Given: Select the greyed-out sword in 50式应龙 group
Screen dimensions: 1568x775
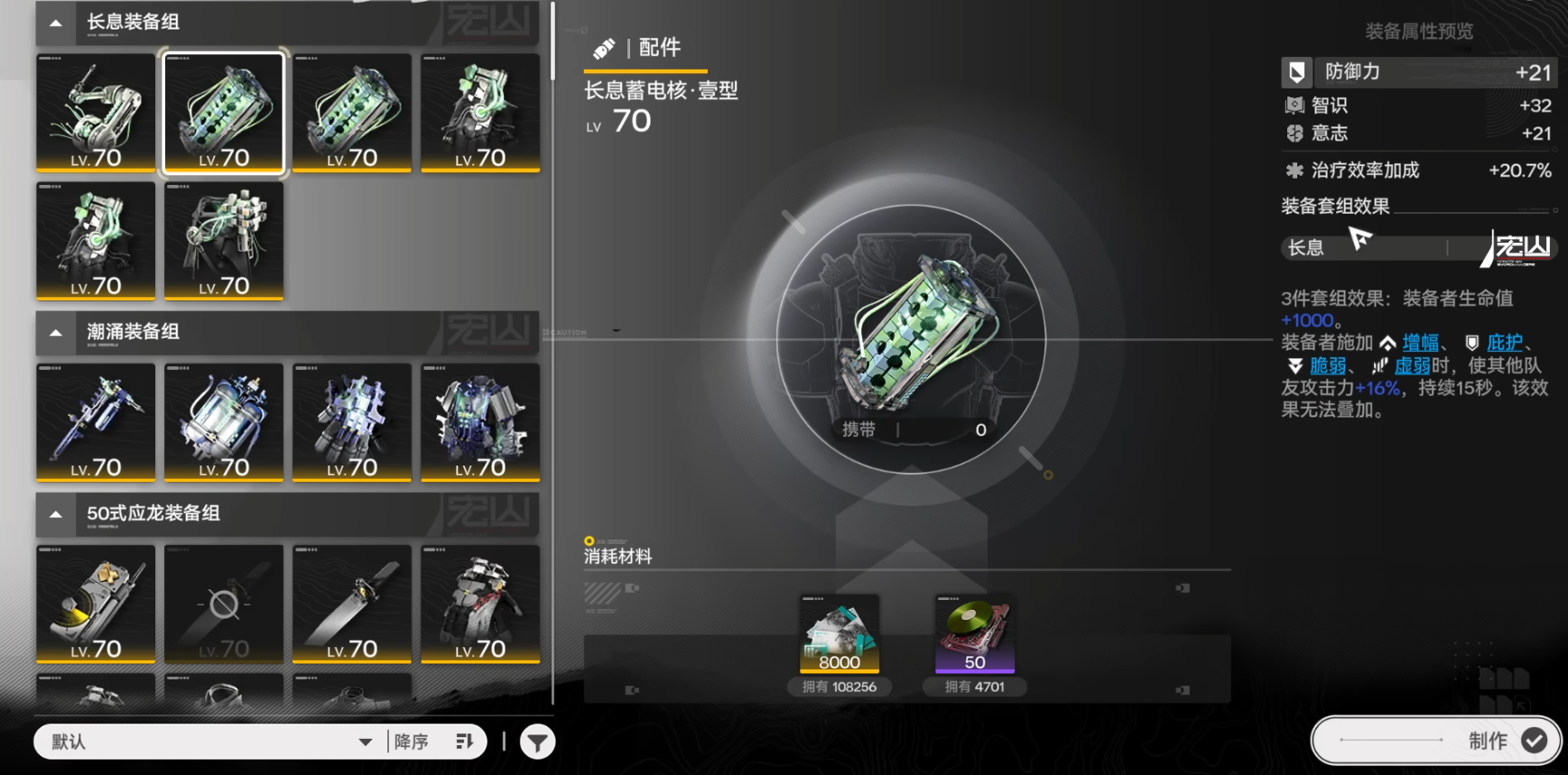Looking at the screenshot, I should coord(224,604).
